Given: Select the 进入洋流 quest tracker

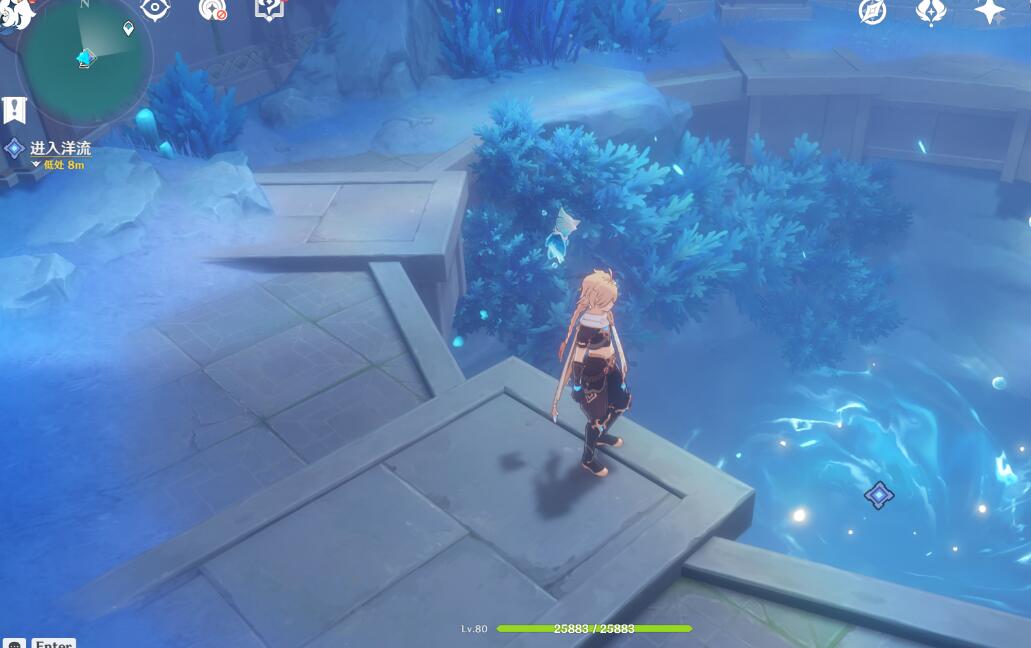Looking at the screenshot, I should pyautogui.click(x=59, y=149).
